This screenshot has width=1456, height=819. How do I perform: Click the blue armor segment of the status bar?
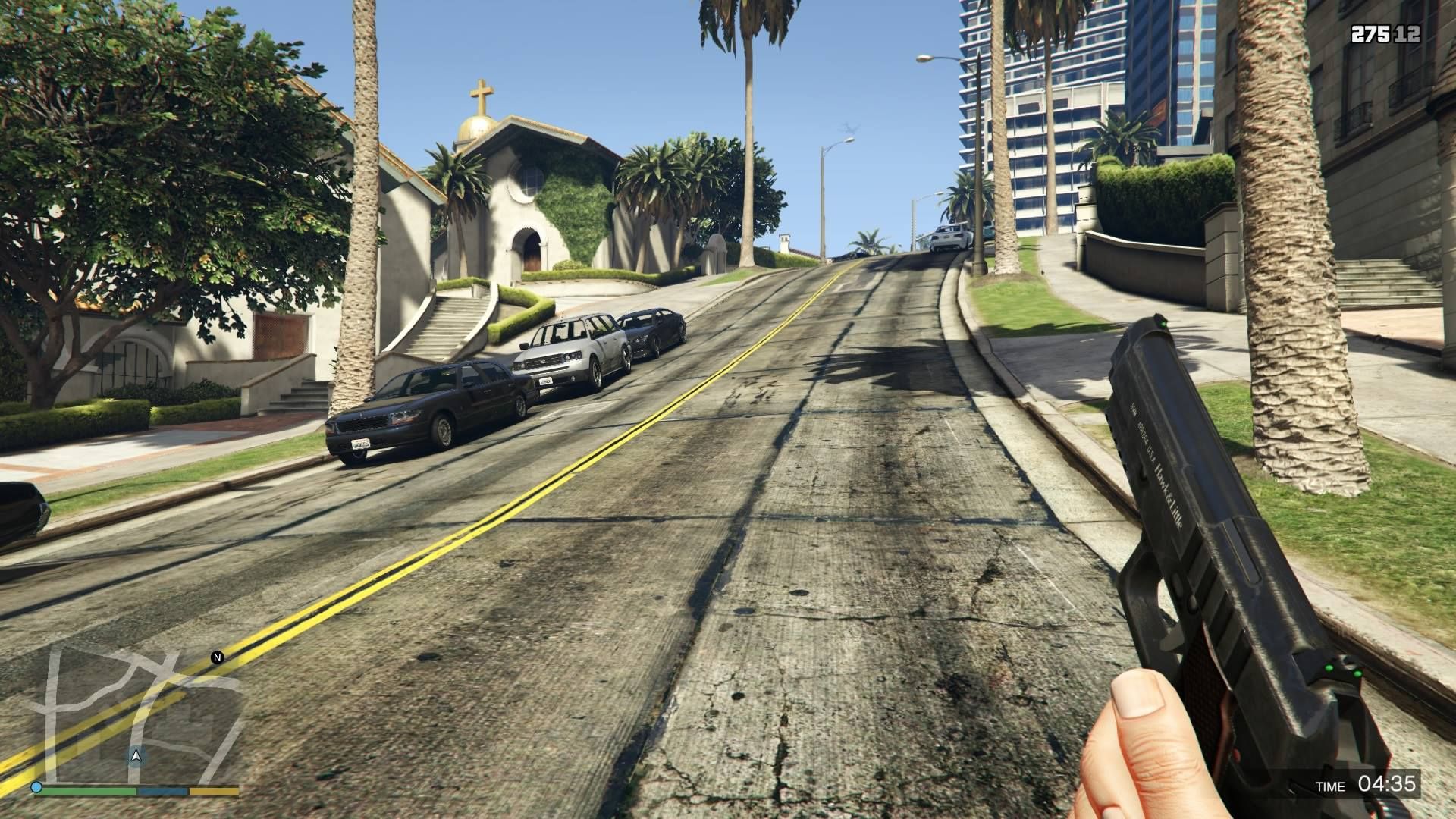click(162, 789)
